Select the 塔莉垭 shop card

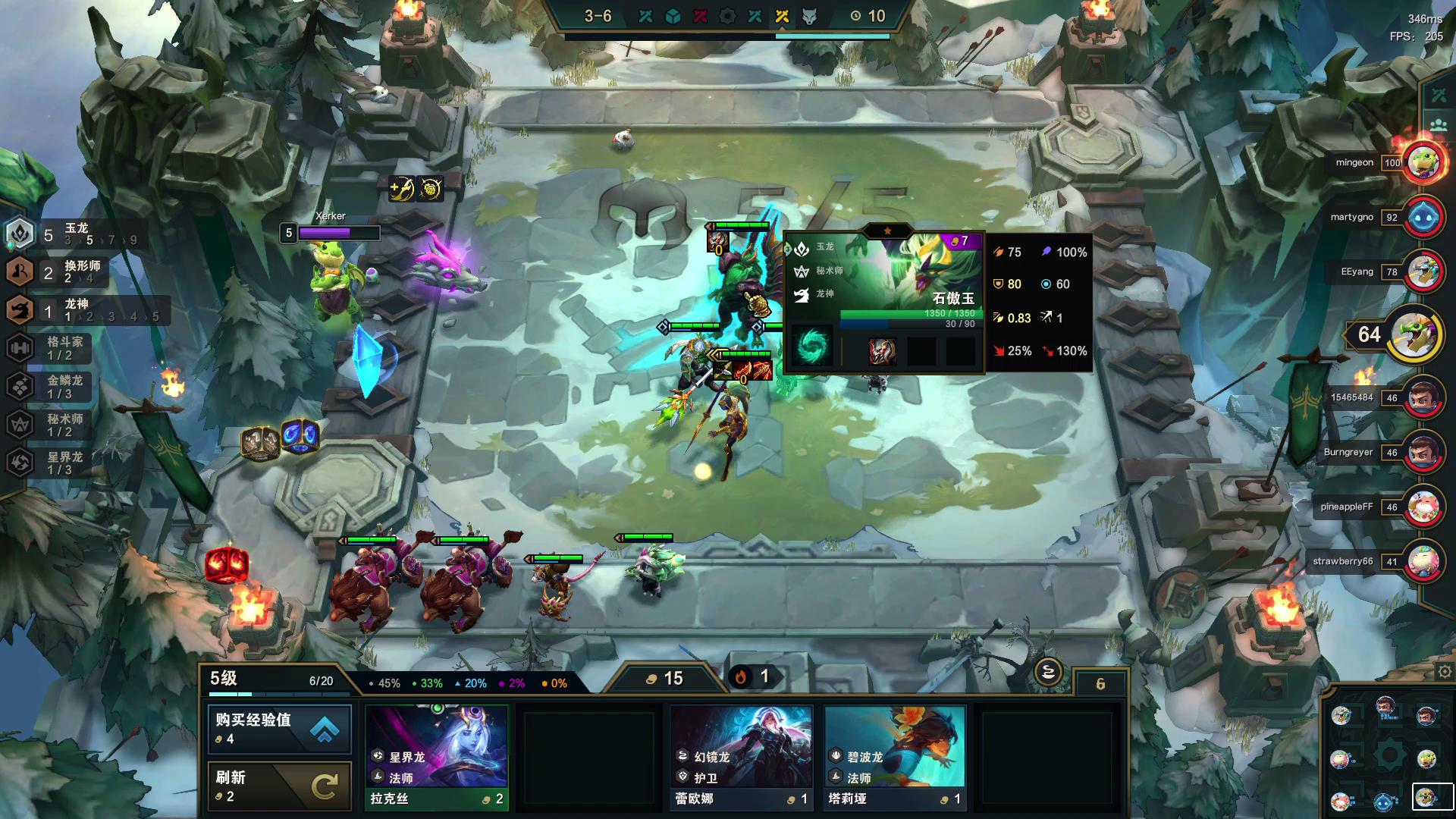(894, 757)
